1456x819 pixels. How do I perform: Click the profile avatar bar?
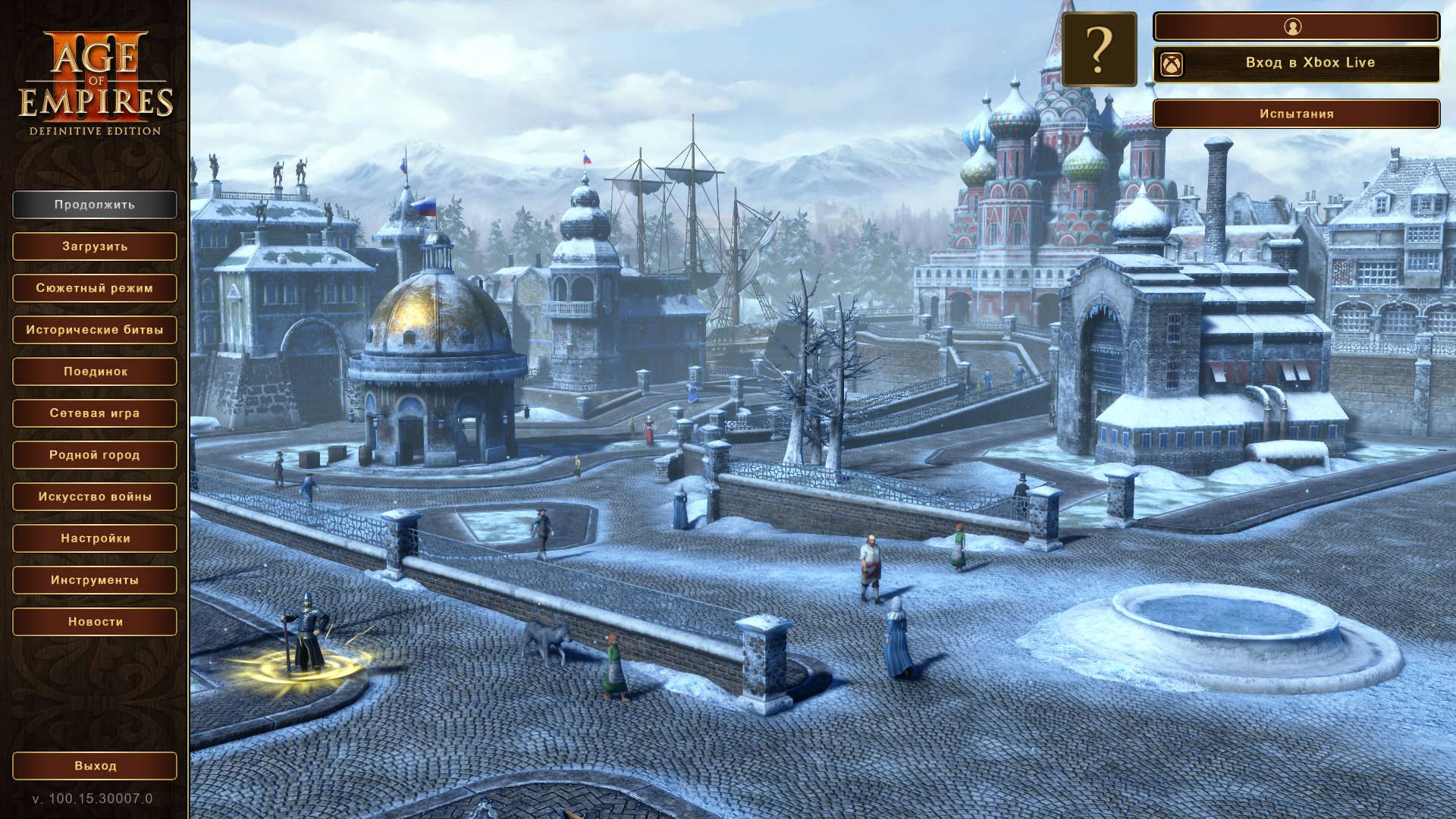1296,27
